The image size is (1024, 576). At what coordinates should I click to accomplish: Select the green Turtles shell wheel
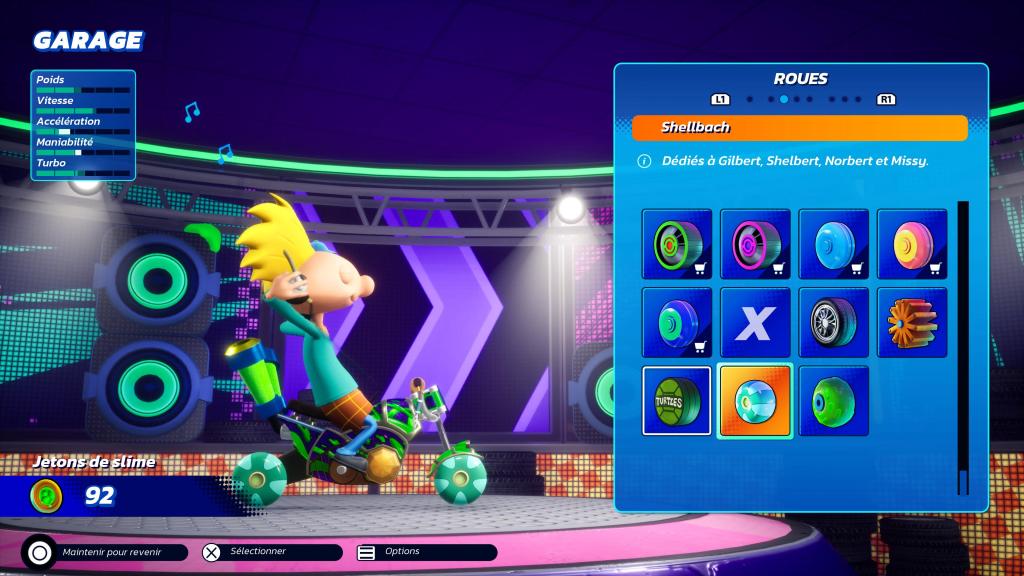click(677, 401)
